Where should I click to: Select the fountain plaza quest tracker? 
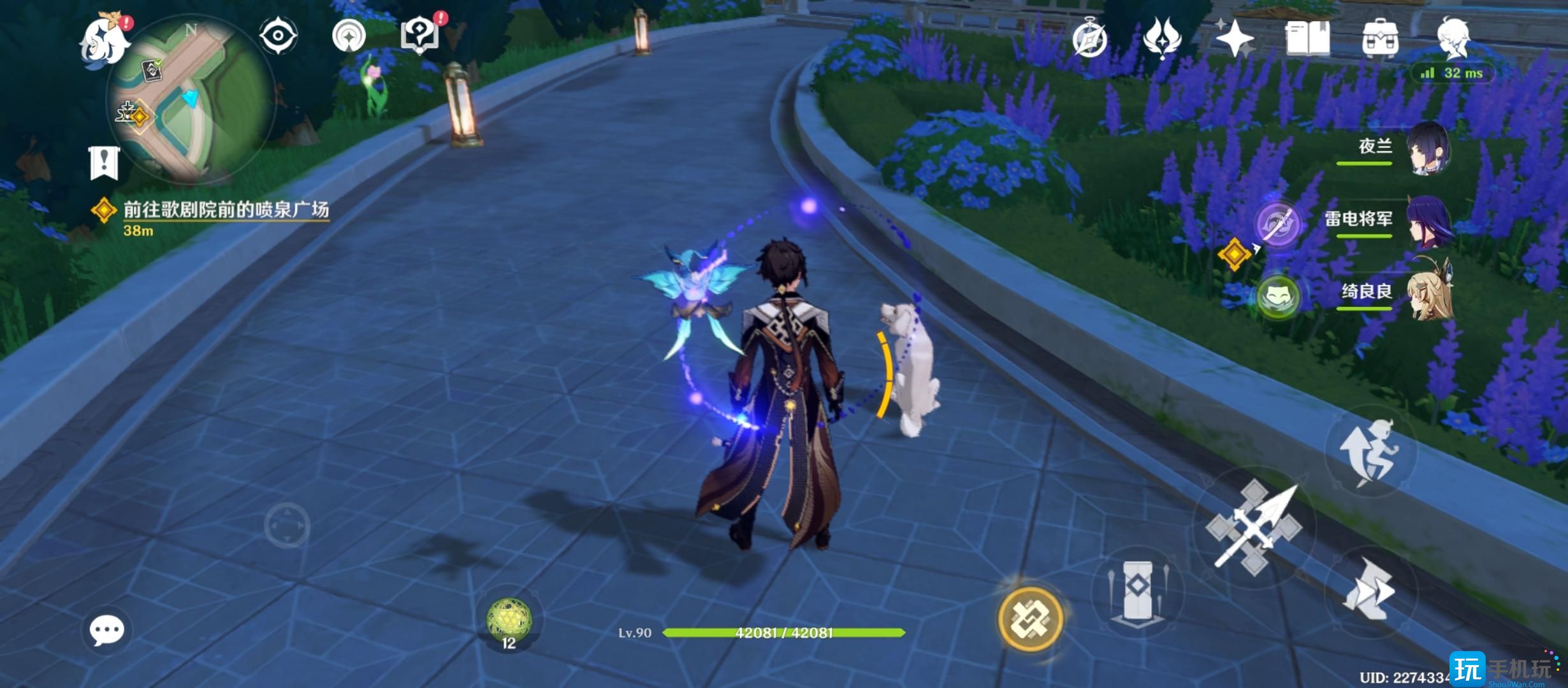point(224,210)
